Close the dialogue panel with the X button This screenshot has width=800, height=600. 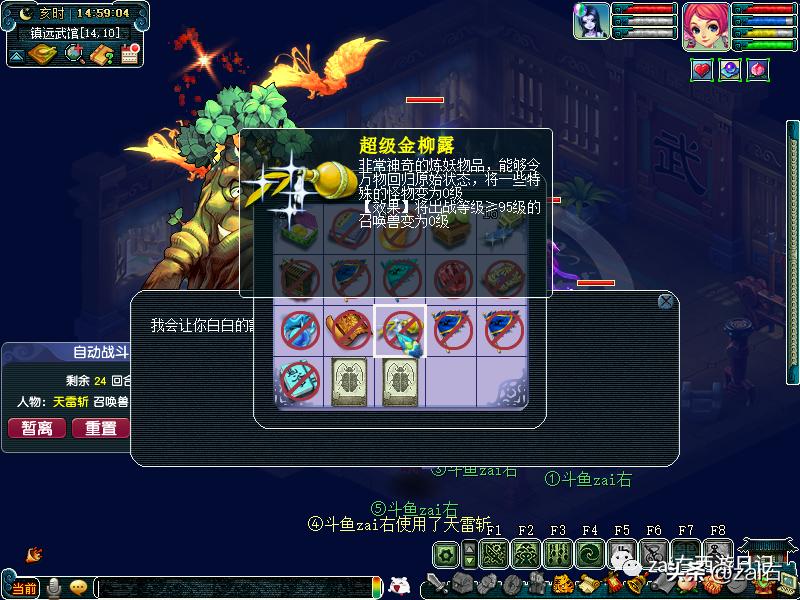tap(666, 301)
